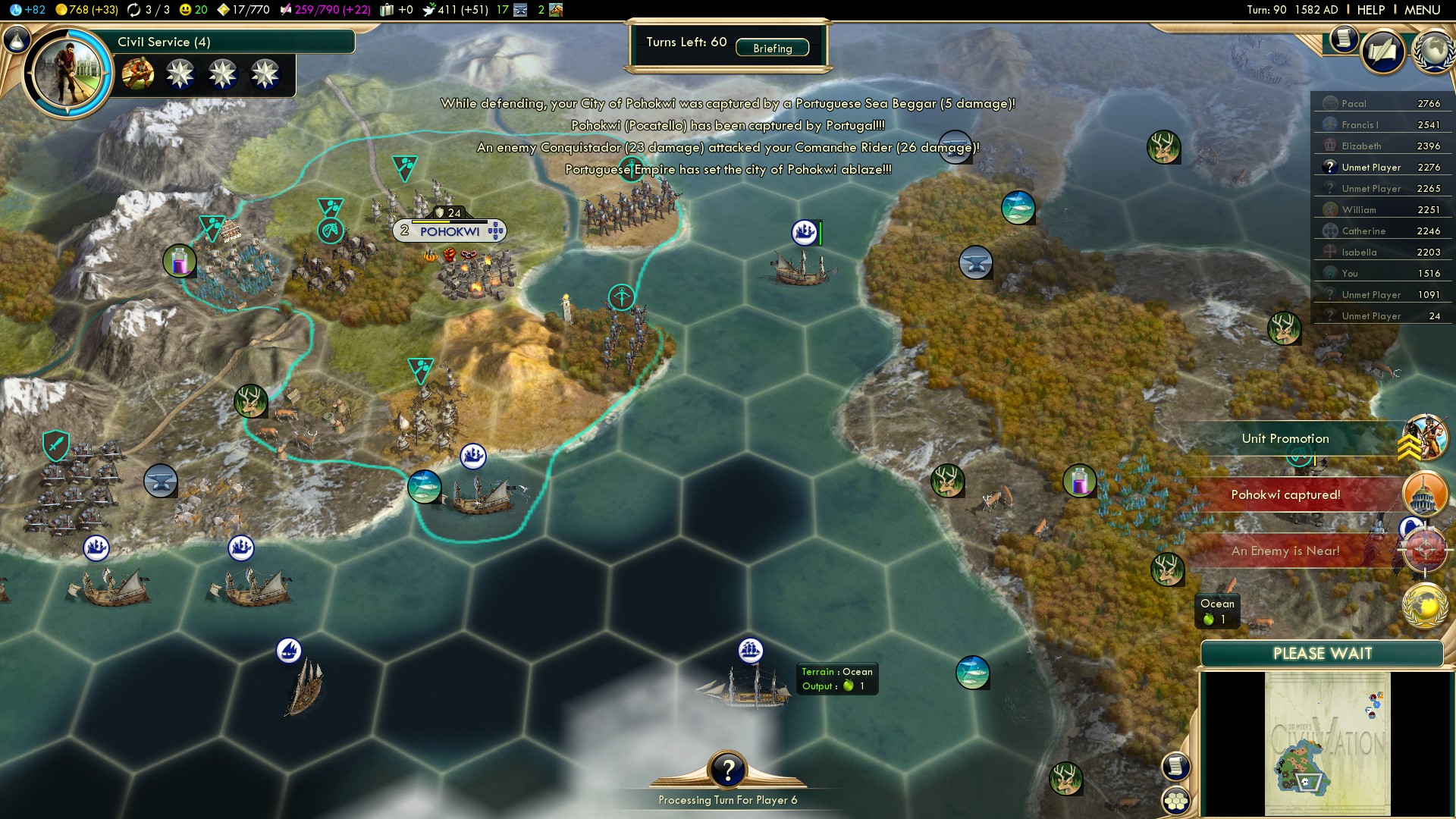This screenshot has height=819, width=1456.
Task: Open the small scroll icon below HELP
Action: (x=1343, y=38)
